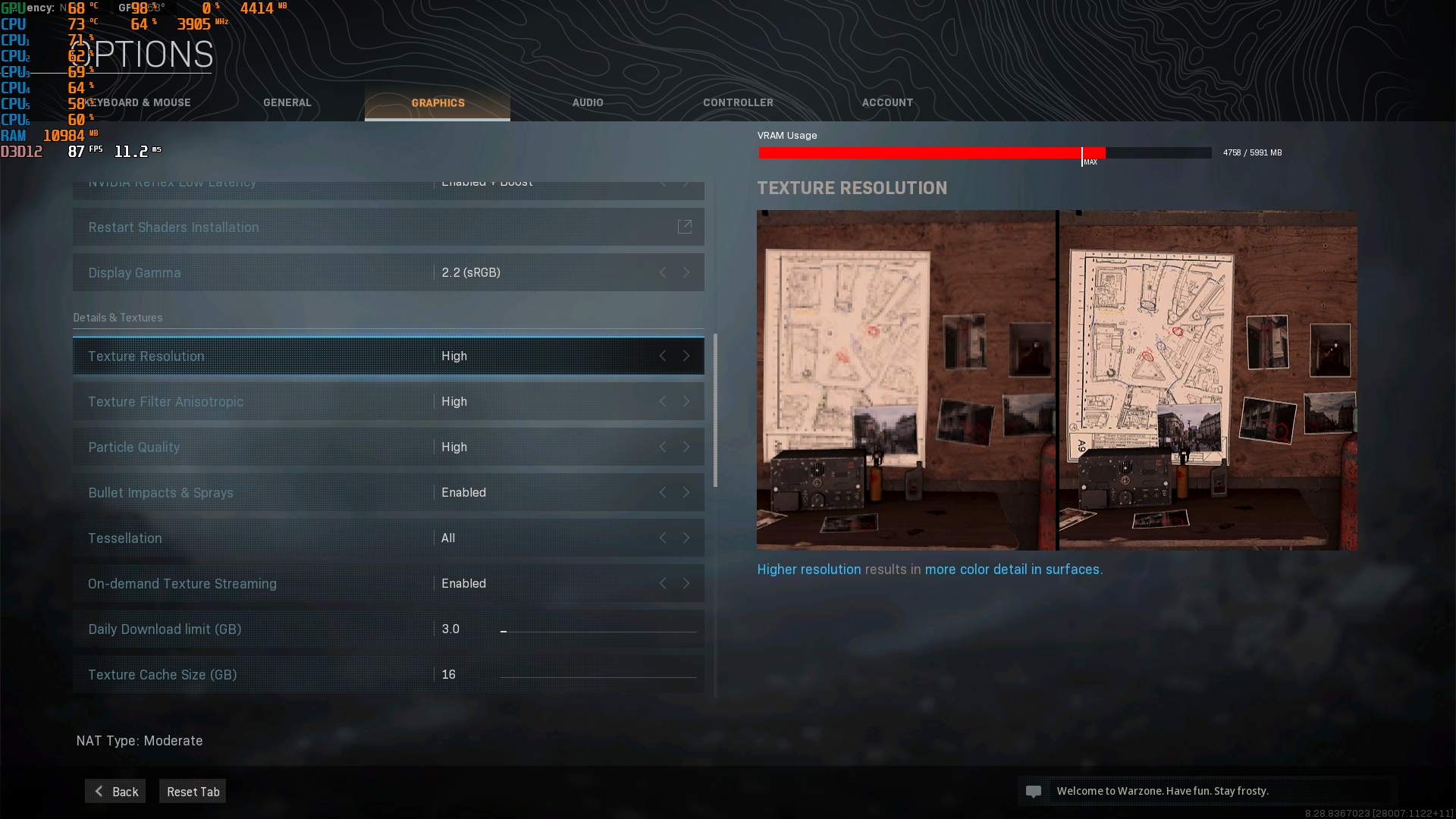Lower Texture Resolution with left arrow
This screenshot has height=819, width=1456.
[x=663, y=356]
